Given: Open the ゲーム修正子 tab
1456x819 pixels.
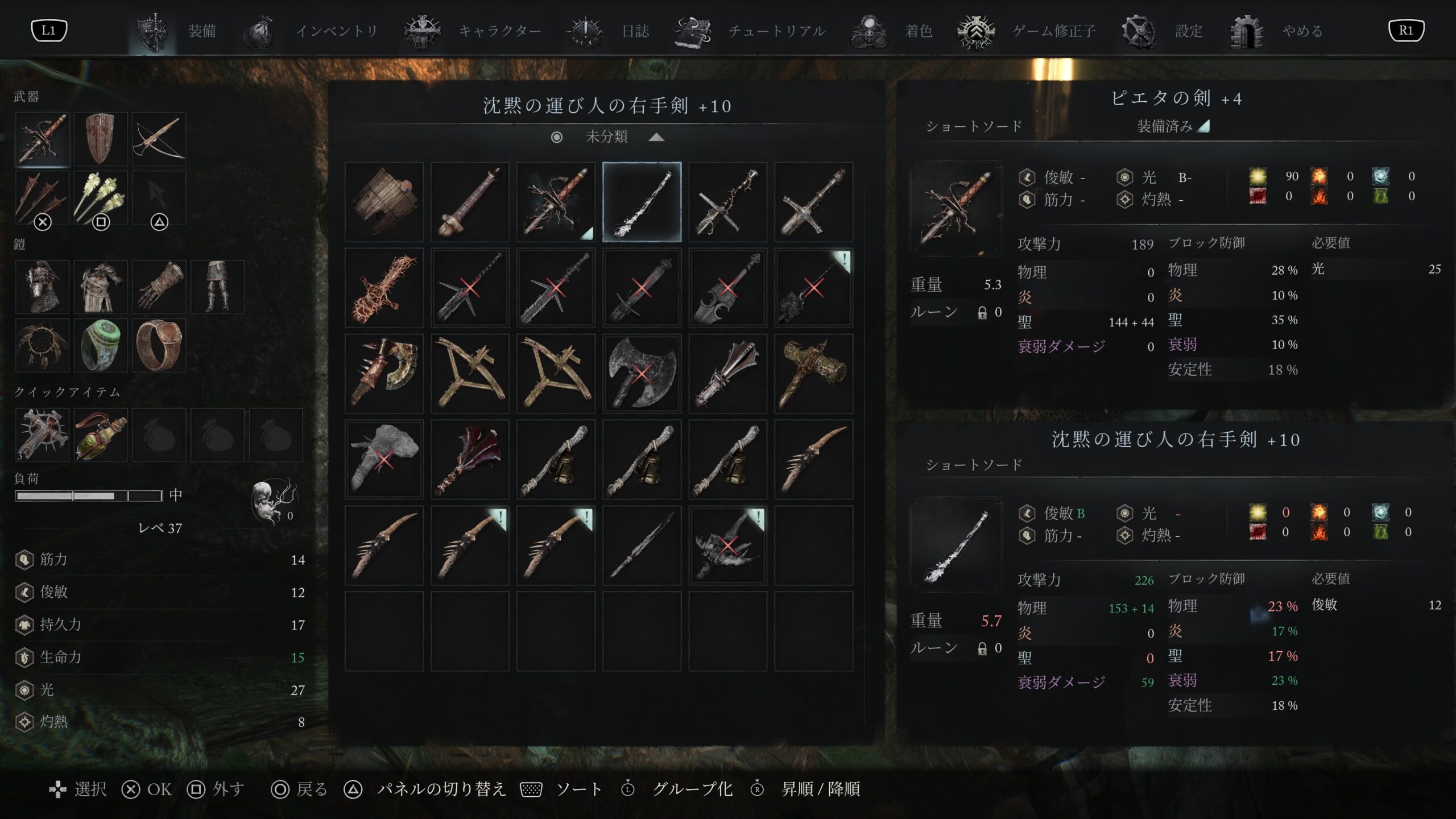Looking at the screenshot, I should point(1053,31).
